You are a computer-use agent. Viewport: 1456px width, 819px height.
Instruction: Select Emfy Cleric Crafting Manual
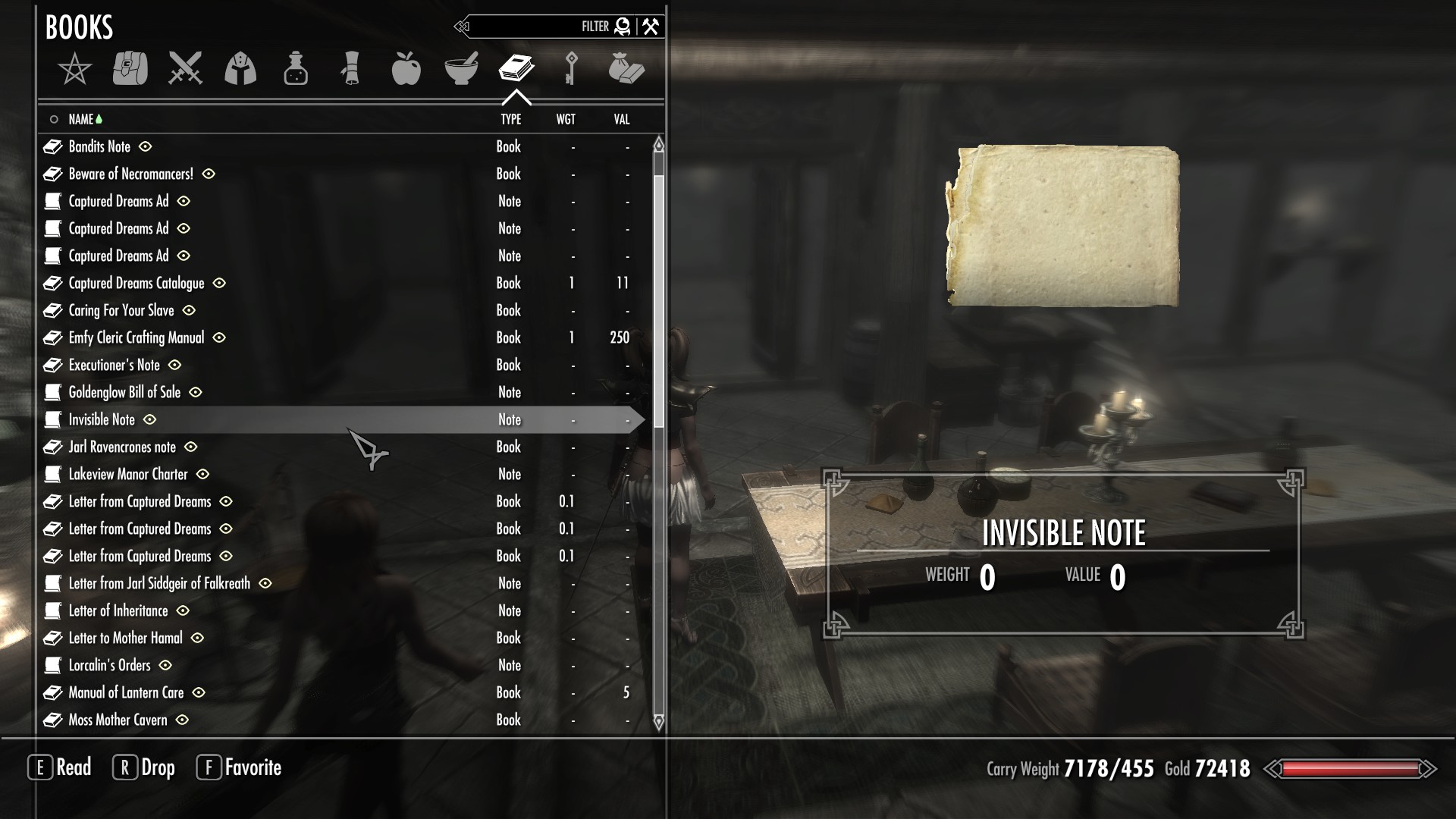click(x=136, y=338)
